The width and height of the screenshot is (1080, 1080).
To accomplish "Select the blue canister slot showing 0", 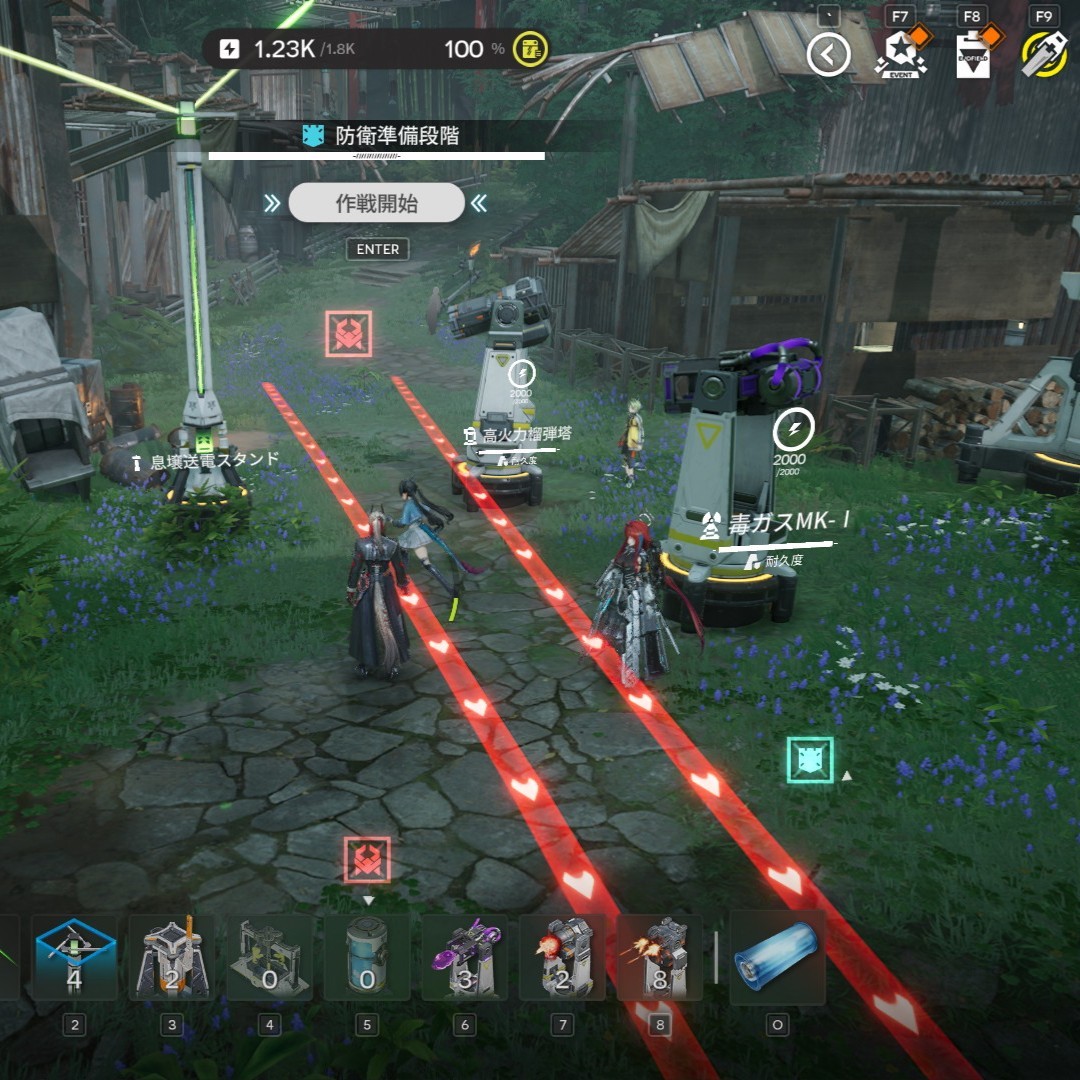I will pyautogui.click(x=367, y=959).
